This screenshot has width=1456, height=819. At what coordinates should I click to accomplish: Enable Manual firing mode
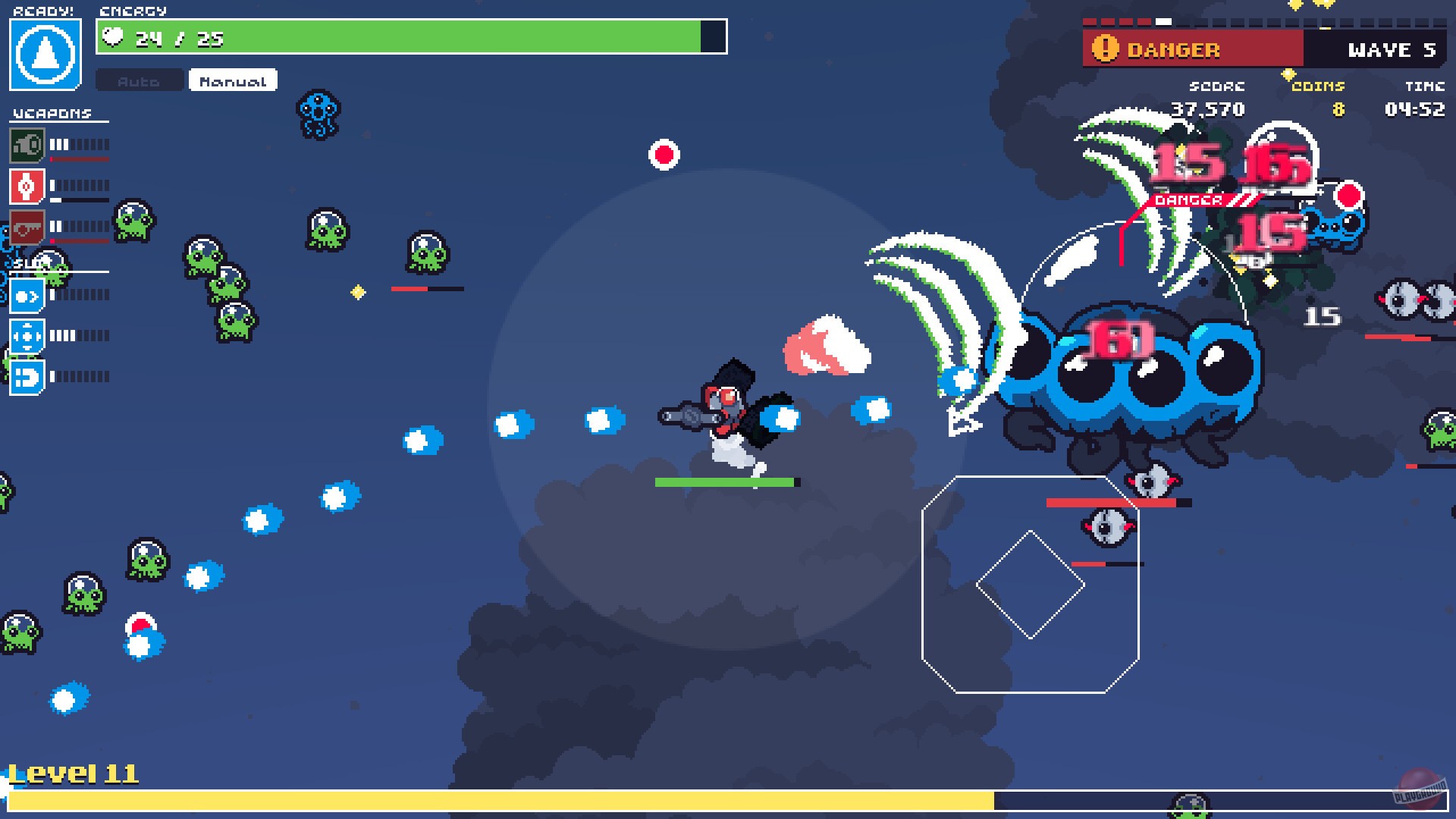coord(232,80)
